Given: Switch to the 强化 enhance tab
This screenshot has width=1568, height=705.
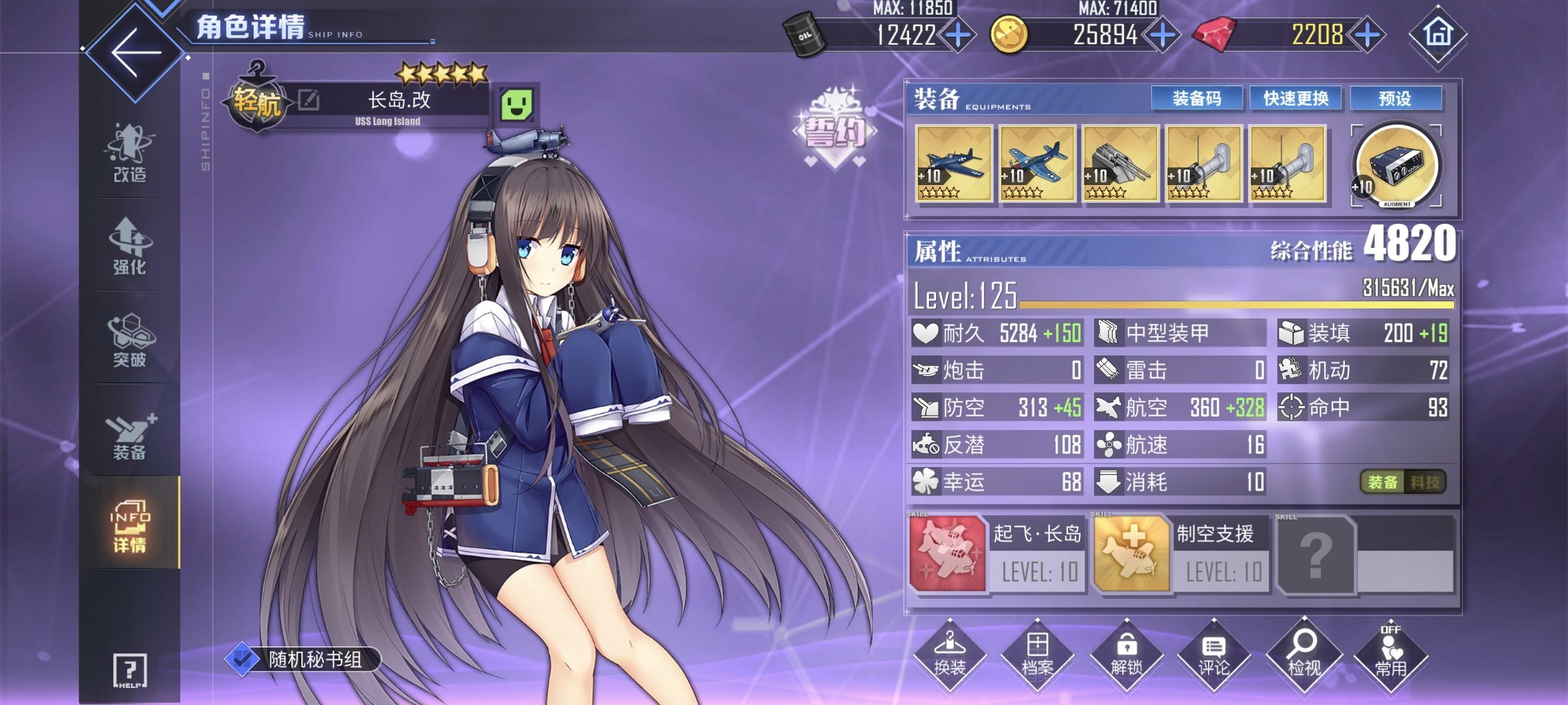Looking at the screenshot, I should (129, 246).
